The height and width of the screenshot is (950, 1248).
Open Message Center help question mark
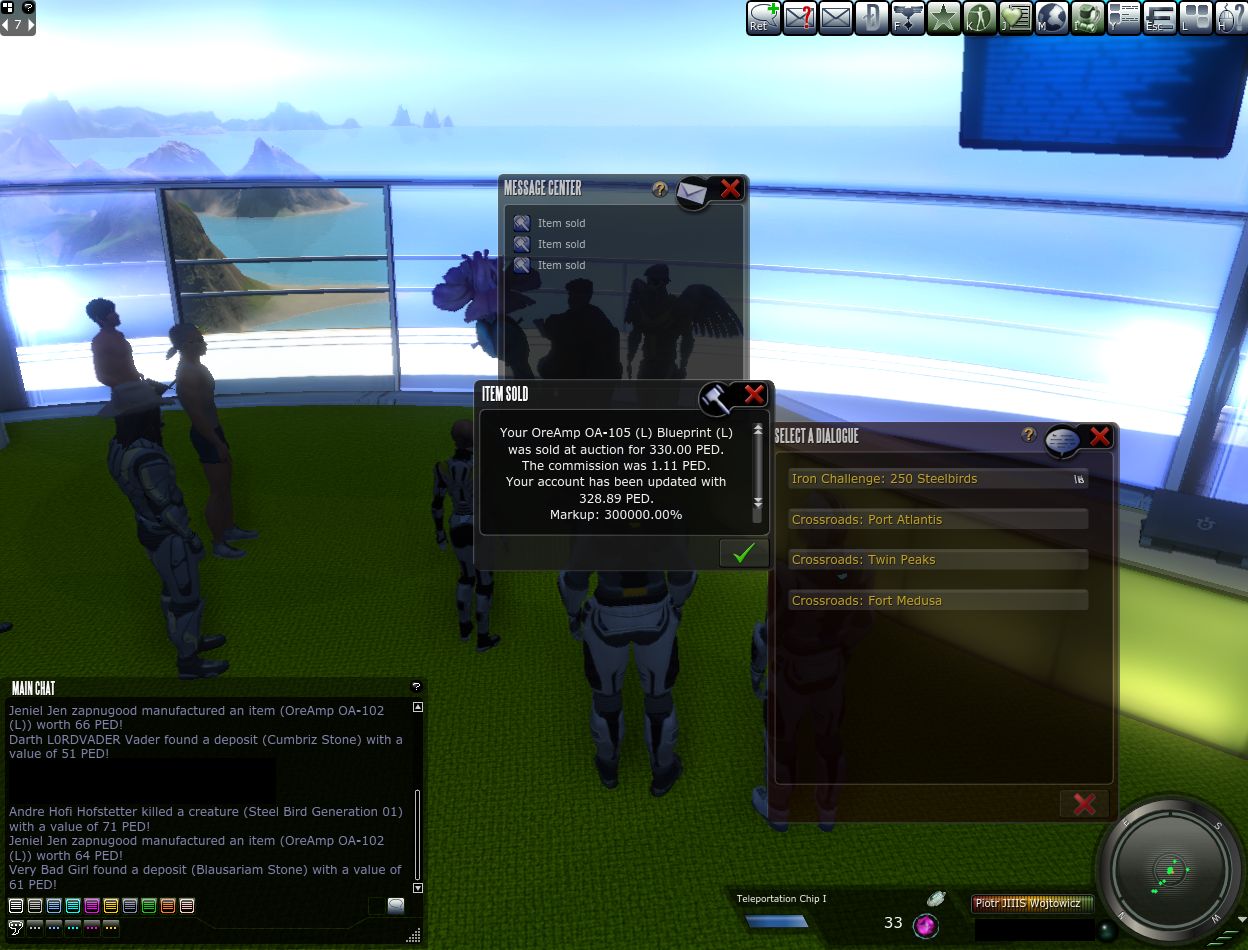point(659,188)
